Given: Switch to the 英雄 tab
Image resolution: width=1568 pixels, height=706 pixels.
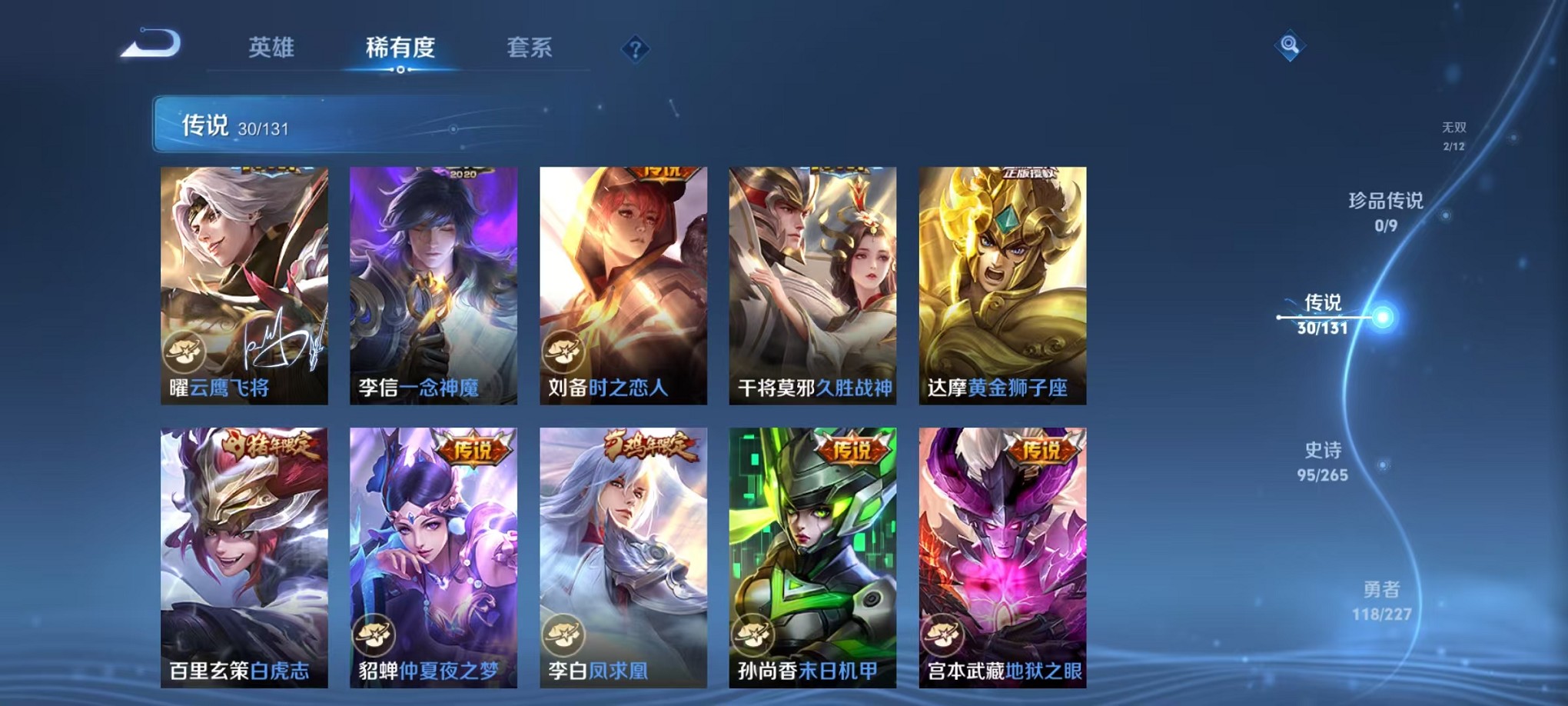Looking at the screenshot, I should click(x=273, y=48).
